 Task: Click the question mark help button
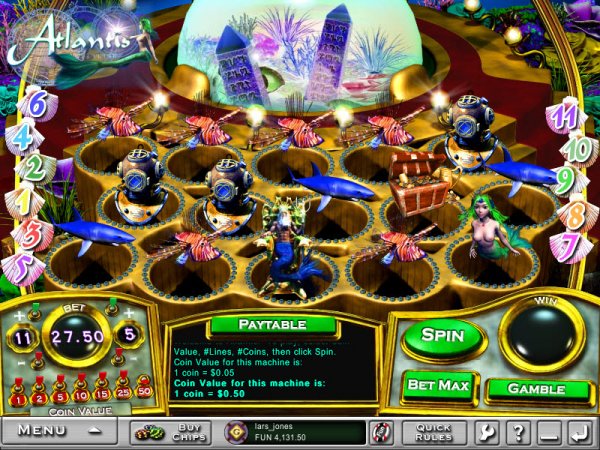point(517,432)
